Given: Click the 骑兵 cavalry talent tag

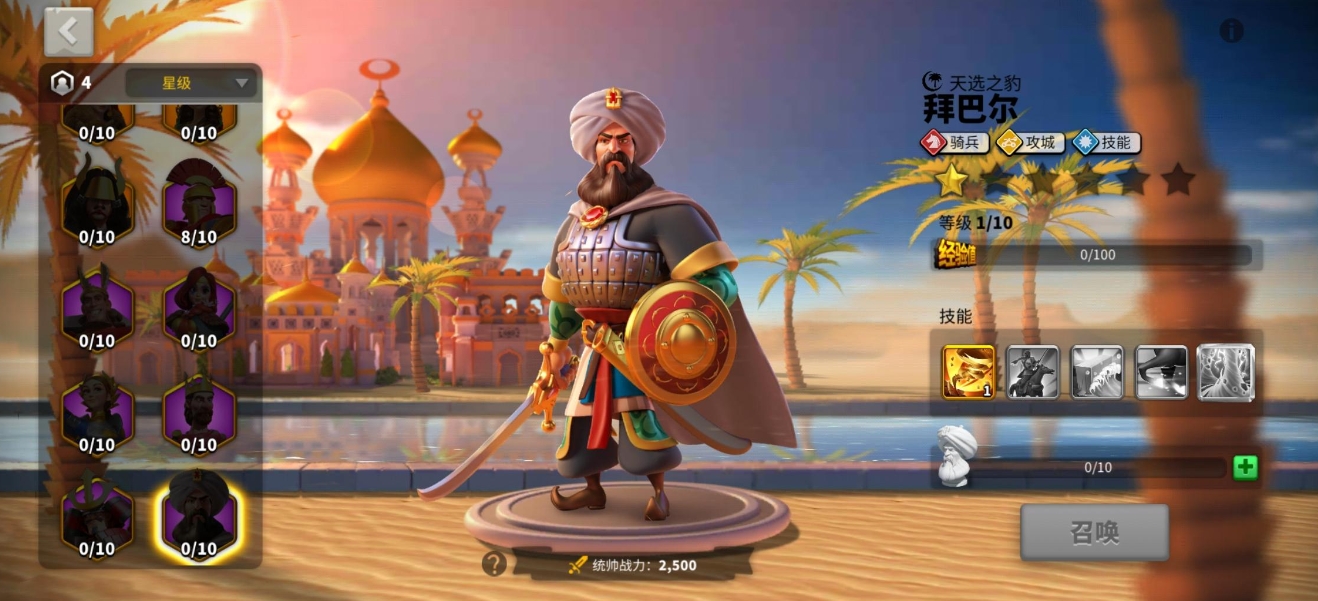Looking at the screenshot, I should click(955, 142).
